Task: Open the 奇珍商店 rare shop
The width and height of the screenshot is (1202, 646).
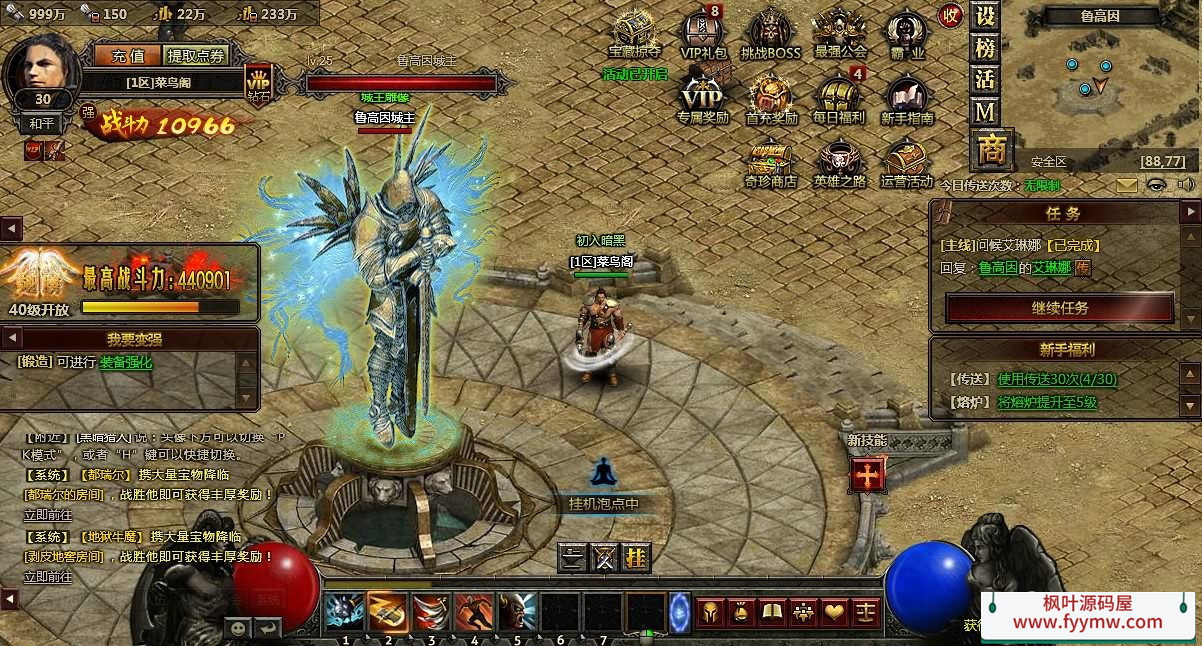Action: click(770, 162)
